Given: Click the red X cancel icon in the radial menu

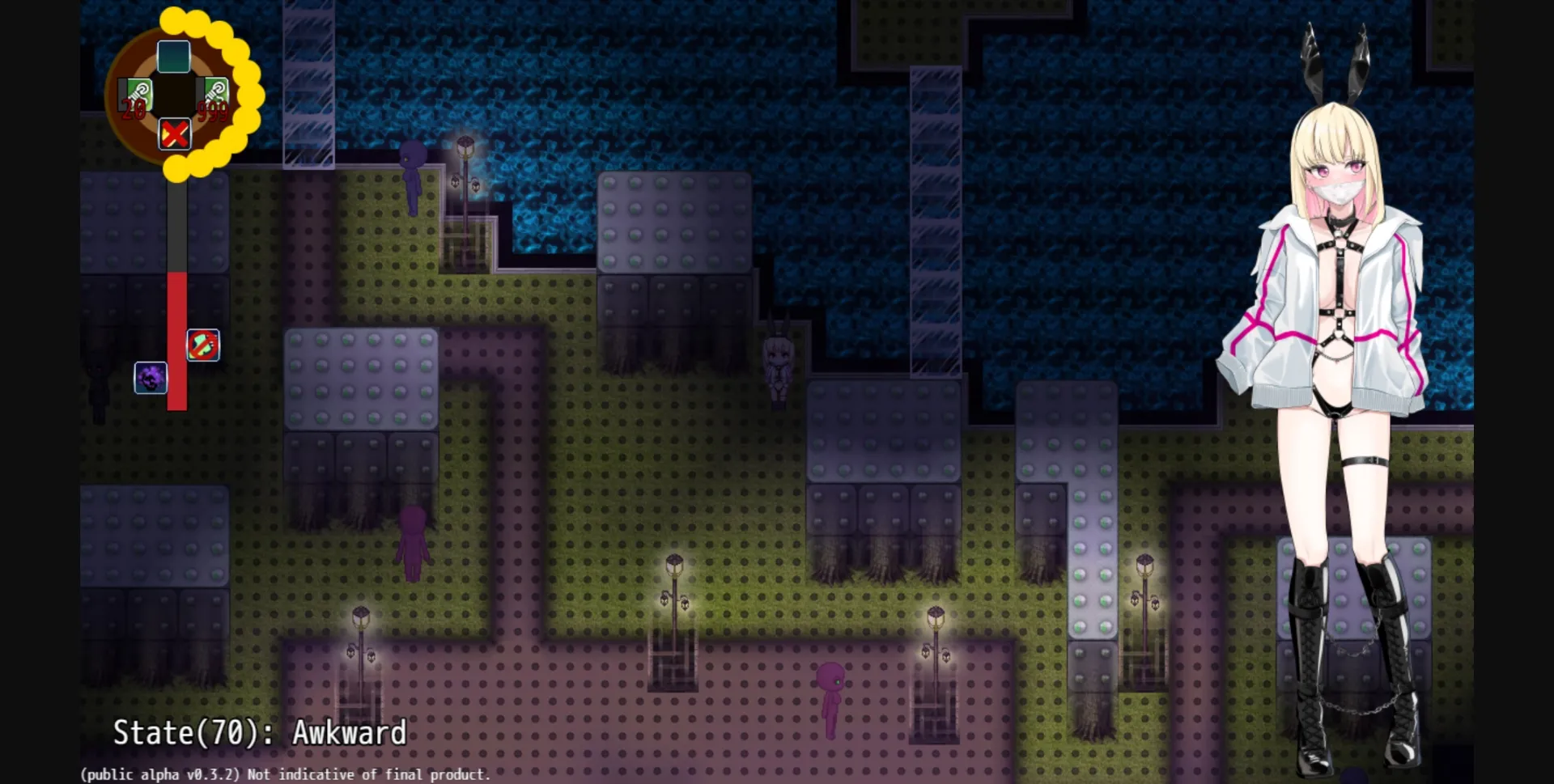Looking at the screenshot, I should [x=175, y=134].
